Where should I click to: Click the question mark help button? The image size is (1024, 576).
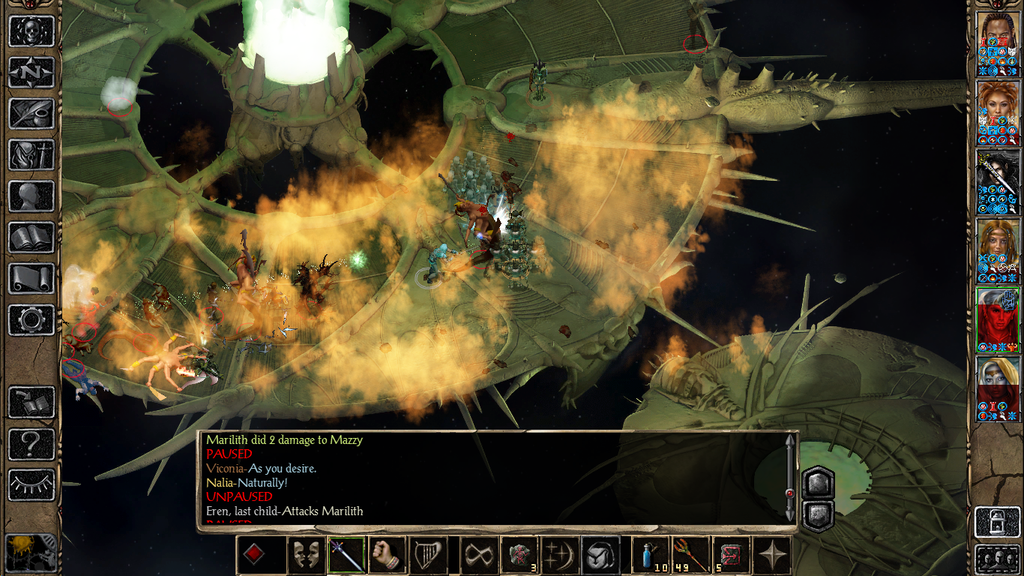click(x=31, y=443)
